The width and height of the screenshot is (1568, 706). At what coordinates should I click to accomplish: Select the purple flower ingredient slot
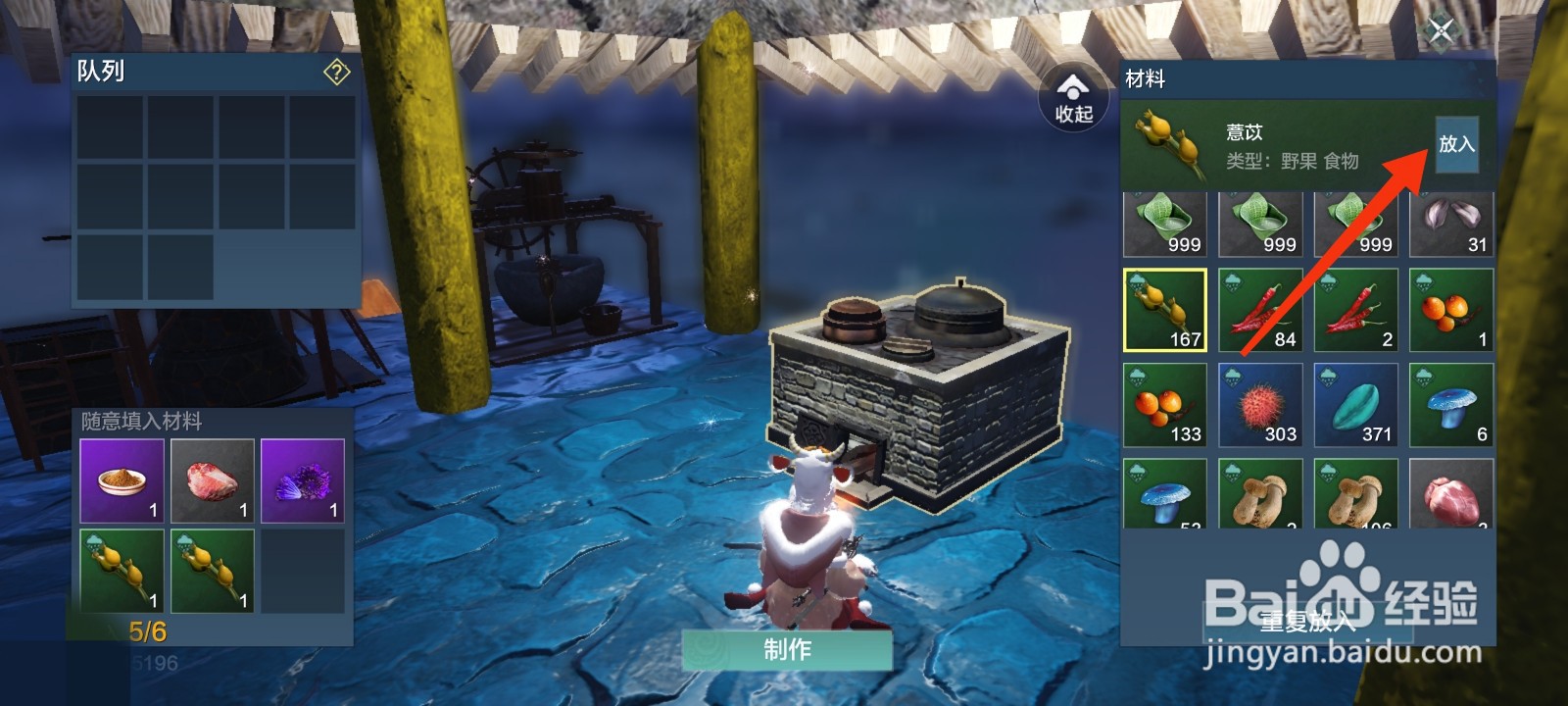[303, 480]
